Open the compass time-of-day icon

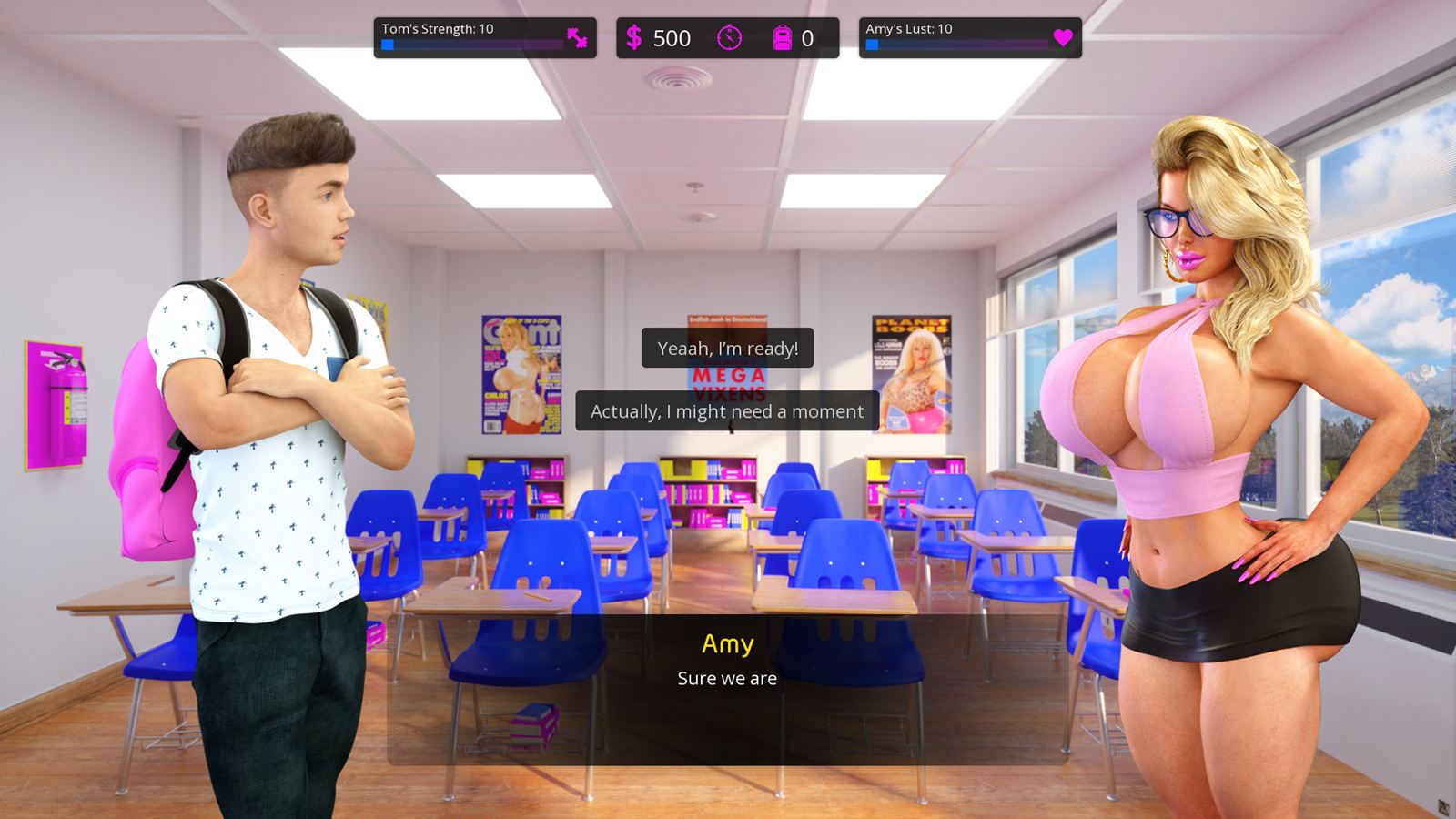pyautogui.click(x=732, y=37)
